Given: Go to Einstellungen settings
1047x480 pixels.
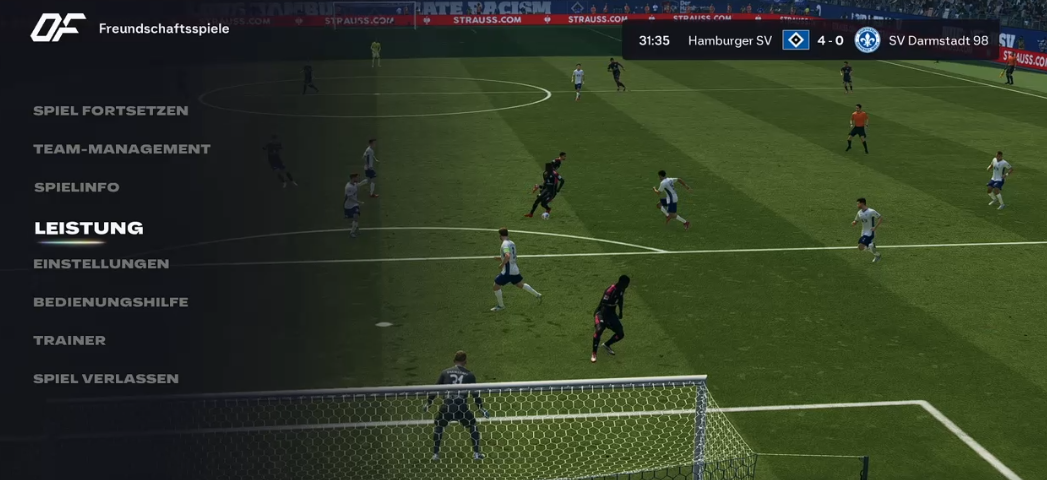Looking at the screenshot, I should pos(101,264).
